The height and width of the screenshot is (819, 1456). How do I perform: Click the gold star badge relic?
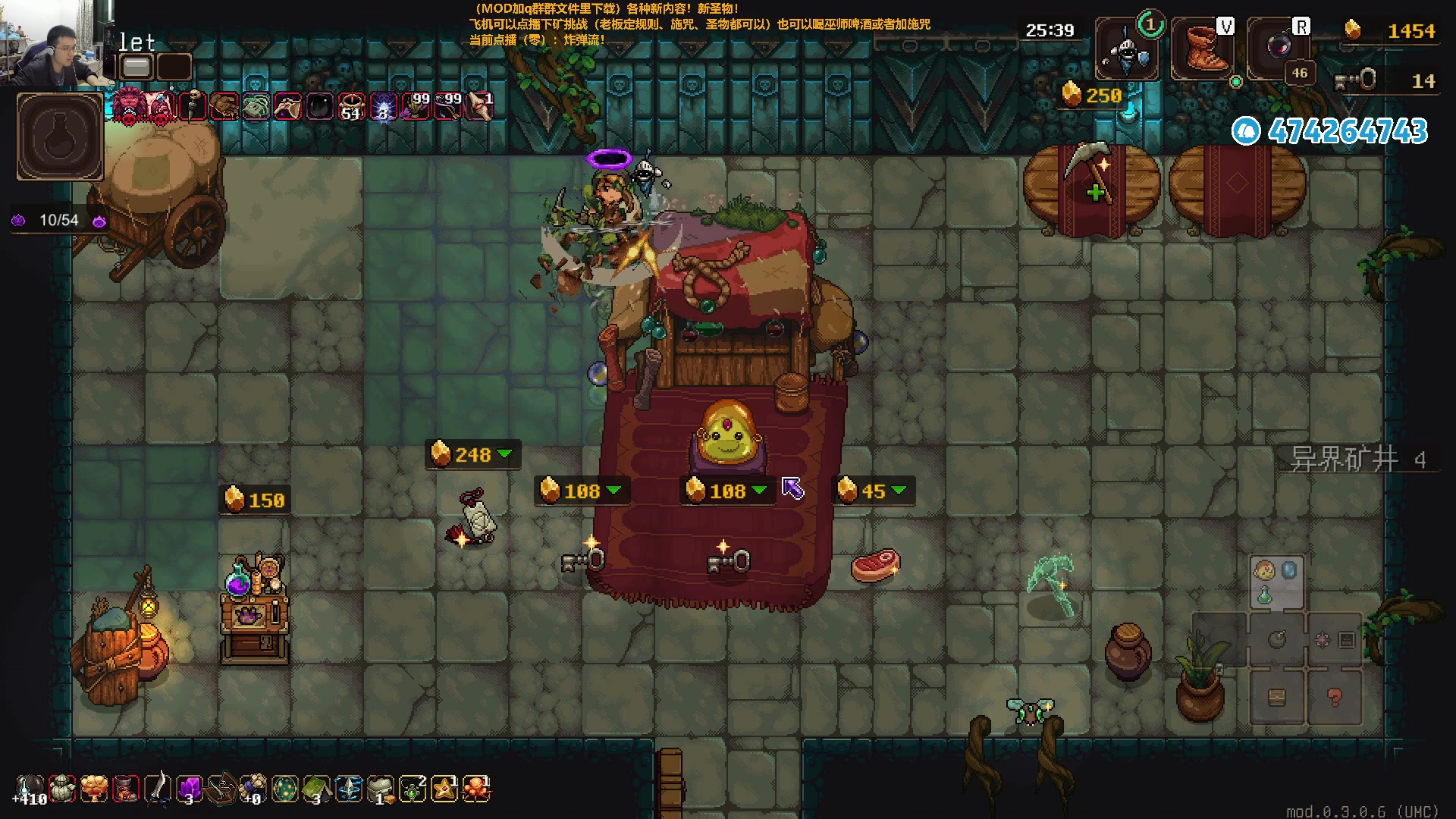[x=444, y=789]
